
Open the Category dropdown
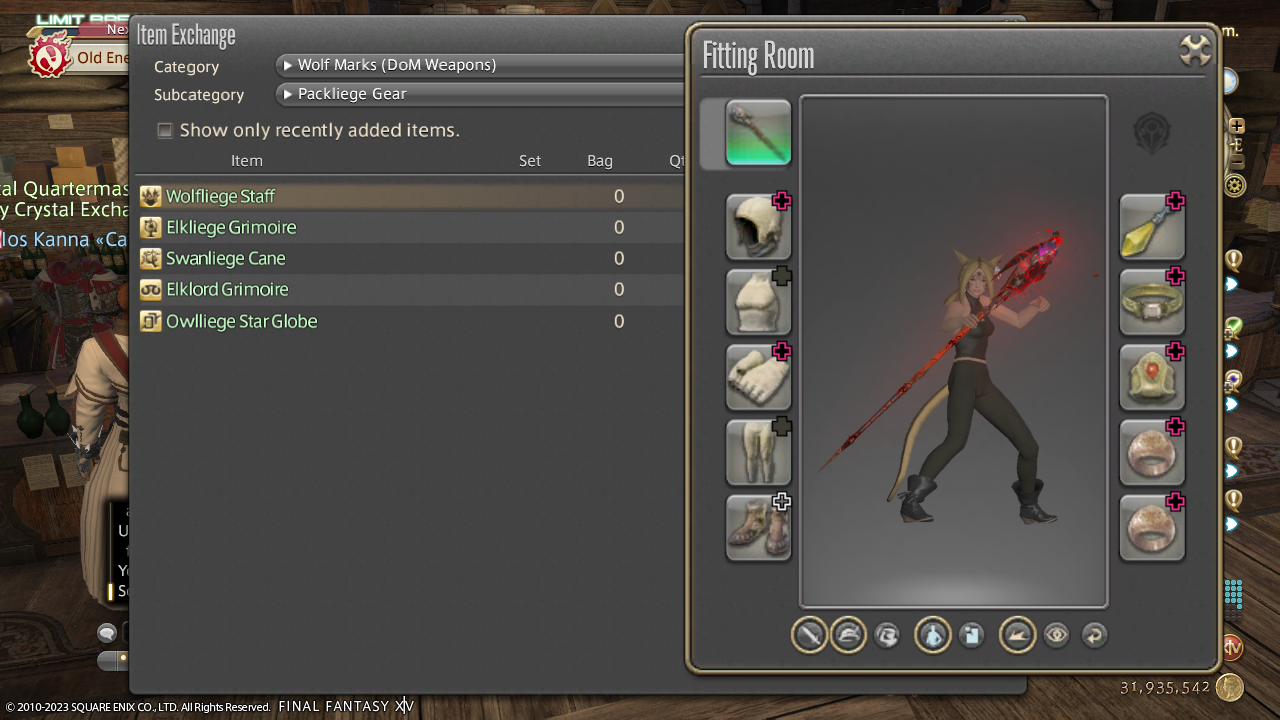tap(480, 65)
